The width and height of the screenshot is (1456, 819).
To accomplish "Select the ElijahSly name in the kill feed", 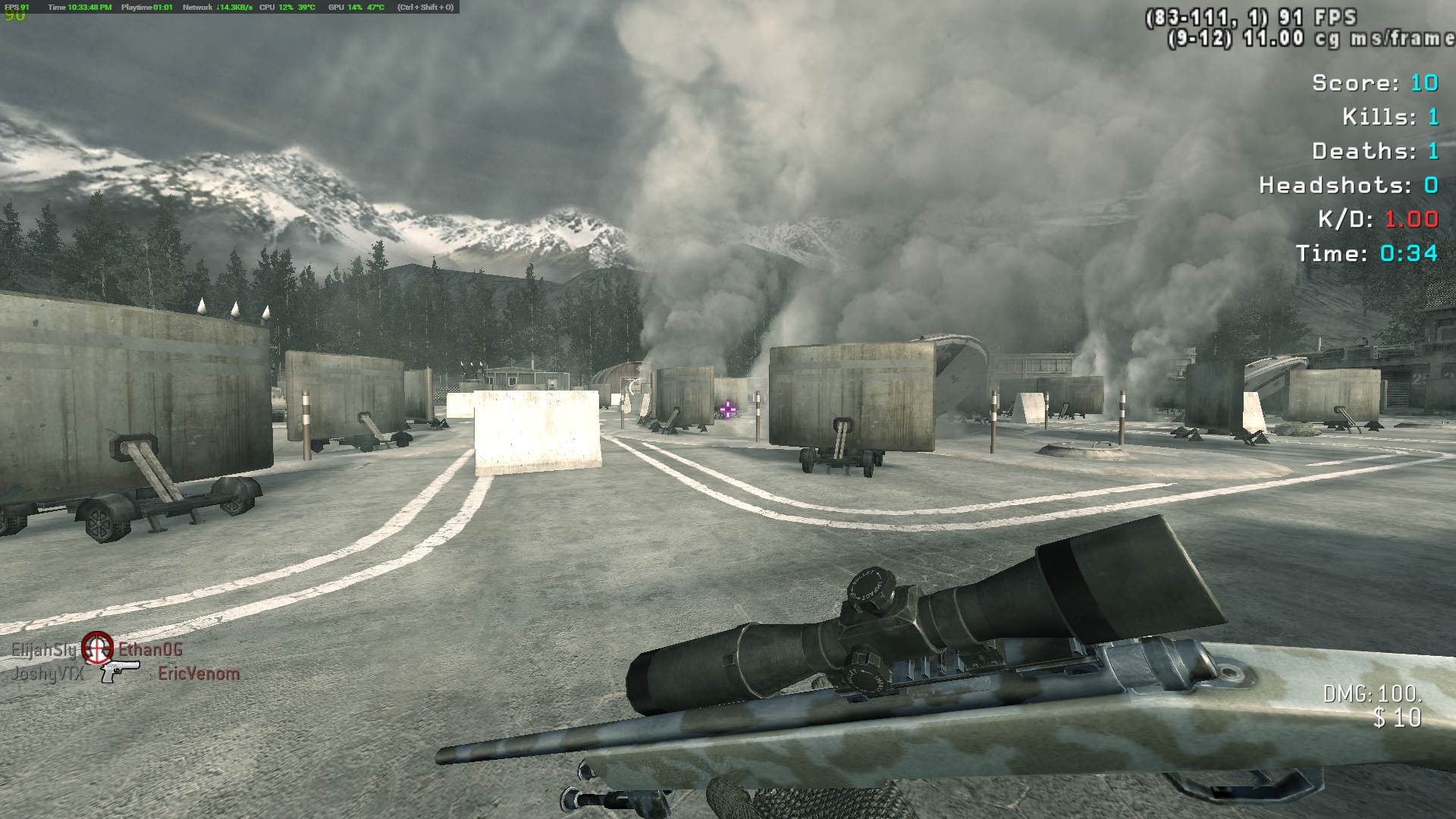I will 44,650.
